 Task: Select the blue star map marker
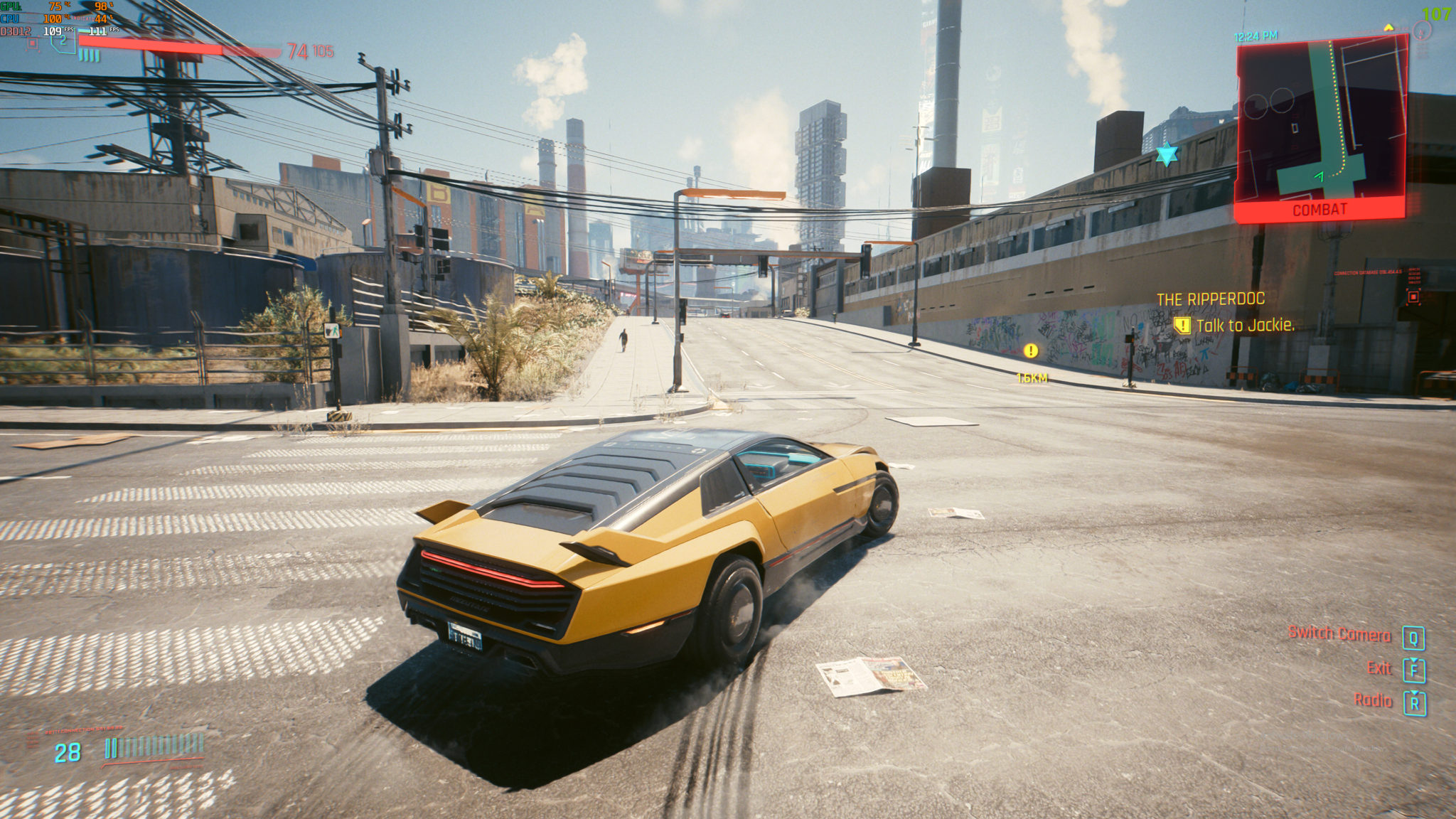pyautogui.click(x=1167, y=154)
